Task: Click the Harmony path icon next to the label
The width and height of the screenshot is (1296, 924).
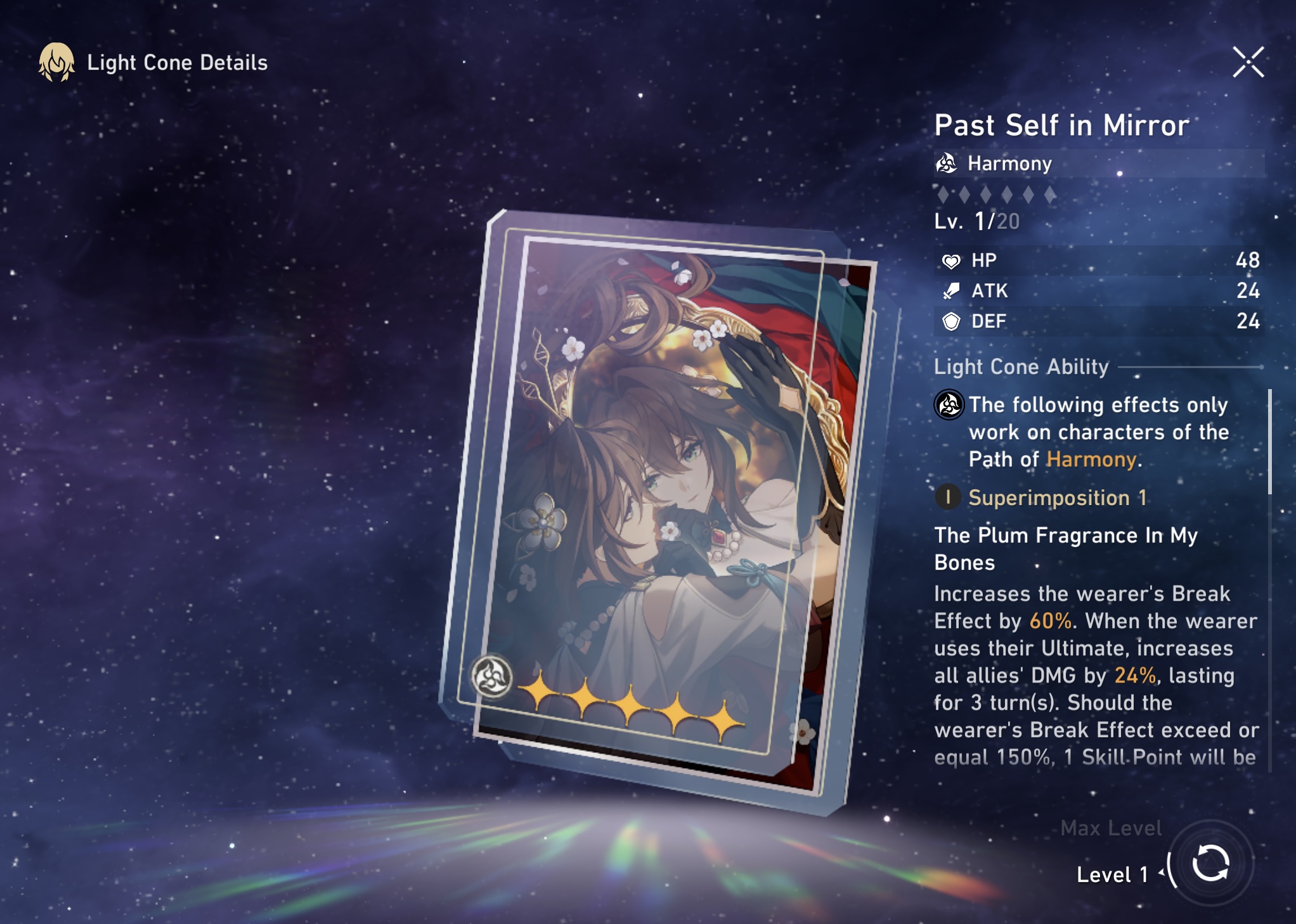Action: coord(947,164)
